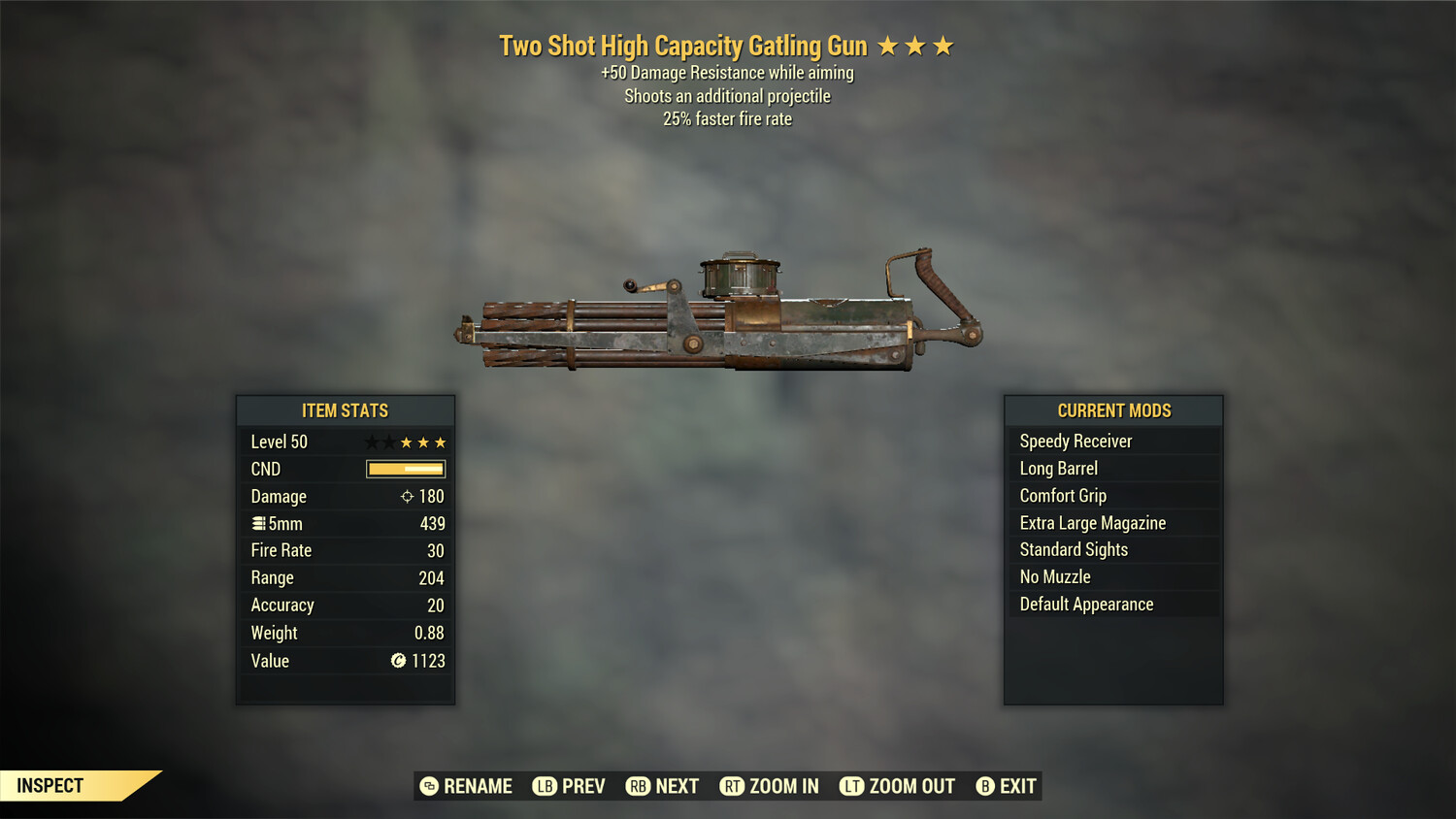The image size is (1456, 819).
Task: Click the controller icon beside RENAME
Action: [x=428, y=786]
